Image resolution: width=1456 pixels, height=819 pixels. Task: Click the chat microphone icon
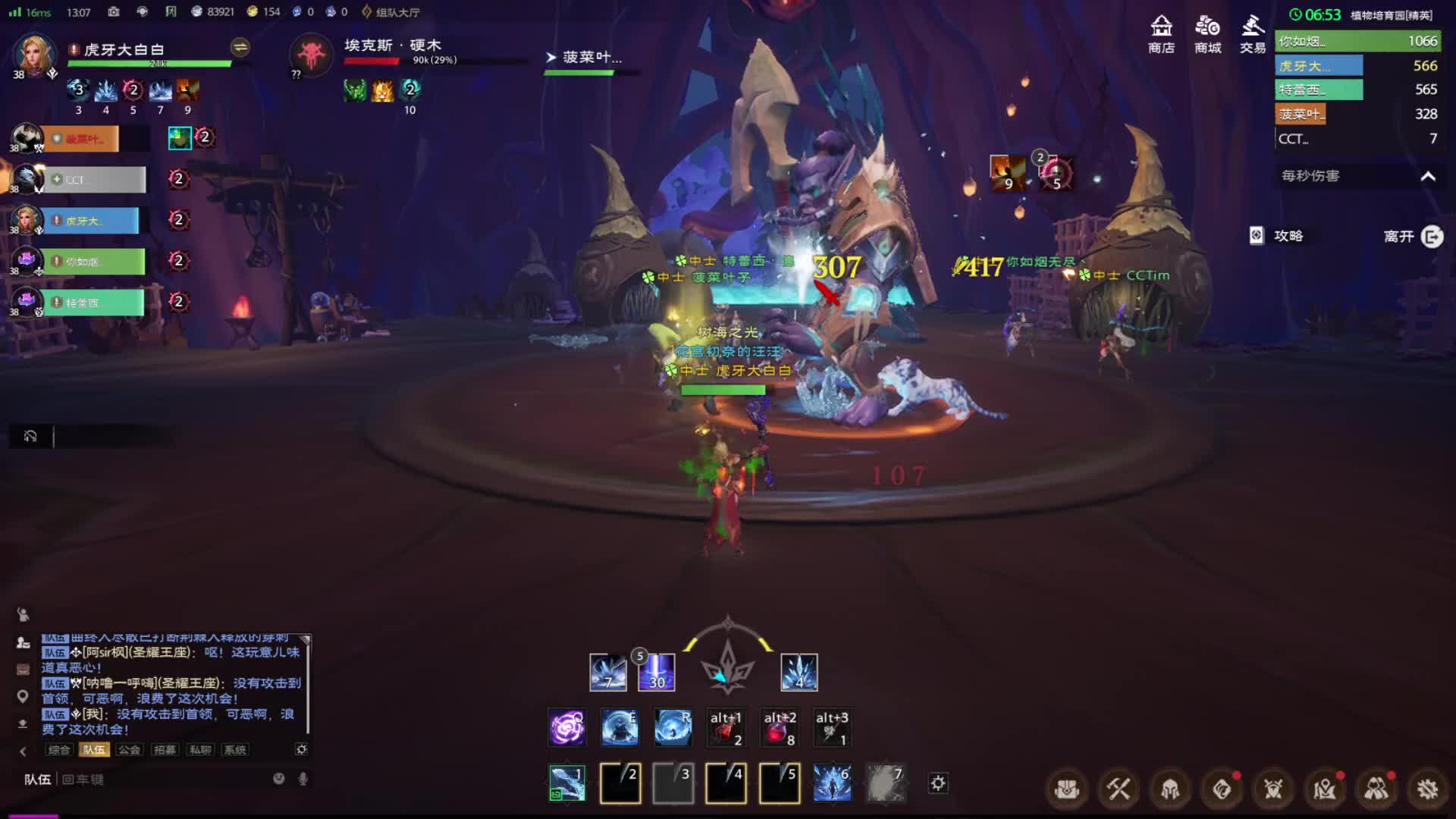pos(303,779)
